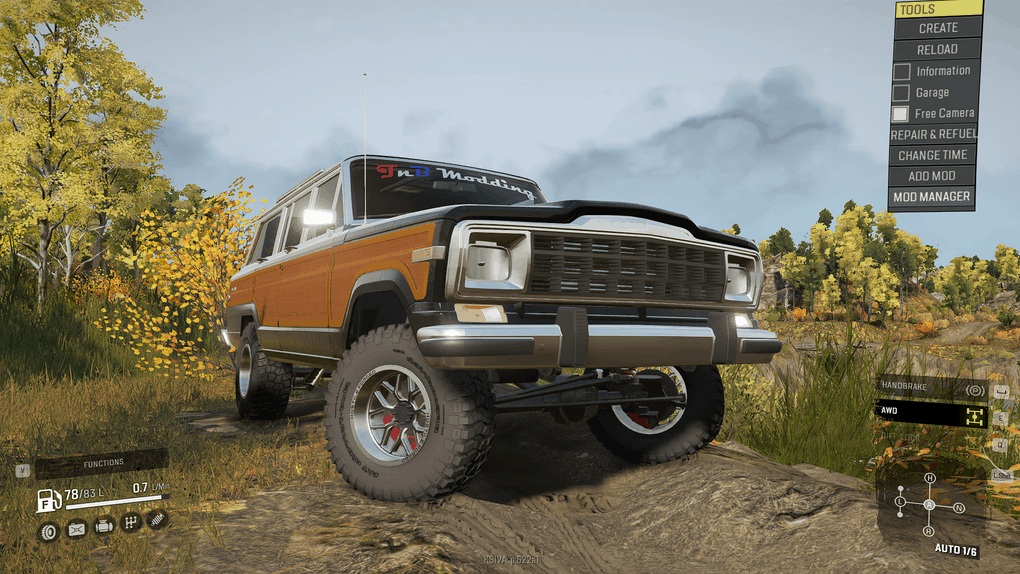This screenshot has width=1020, height=574.
Task: Click the gearbox status icon
Action: click(130, 522)
